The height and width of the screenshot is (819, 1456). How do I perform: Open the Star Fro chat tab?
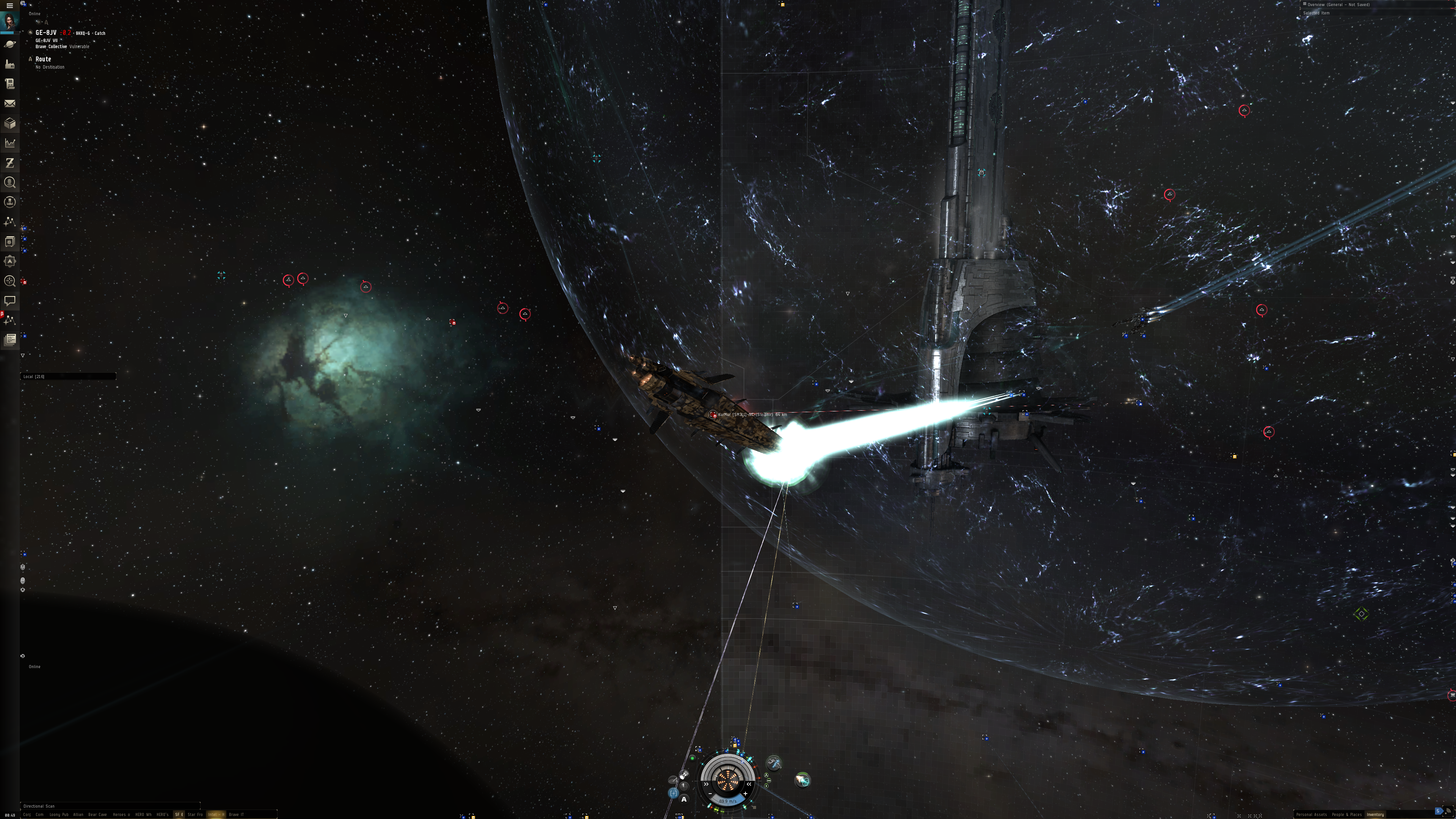pyautogui.click(x=195, y=814)
